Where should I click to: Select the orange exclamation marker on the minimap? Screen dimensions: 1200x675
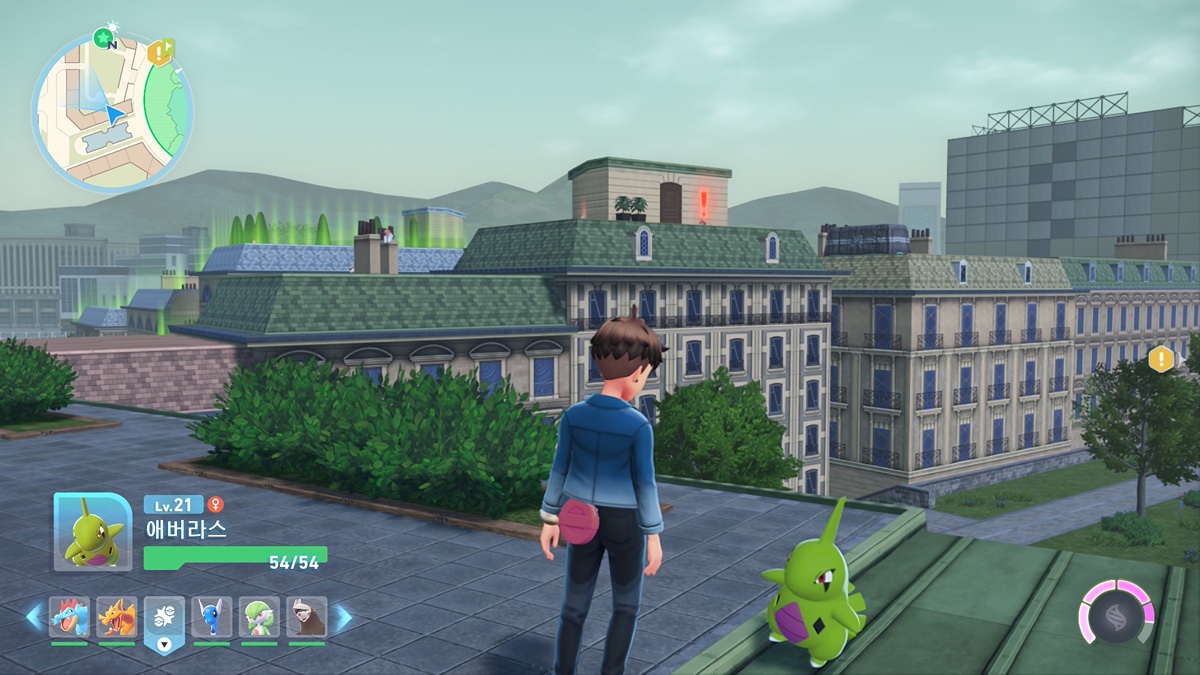(x=159, y=52)
